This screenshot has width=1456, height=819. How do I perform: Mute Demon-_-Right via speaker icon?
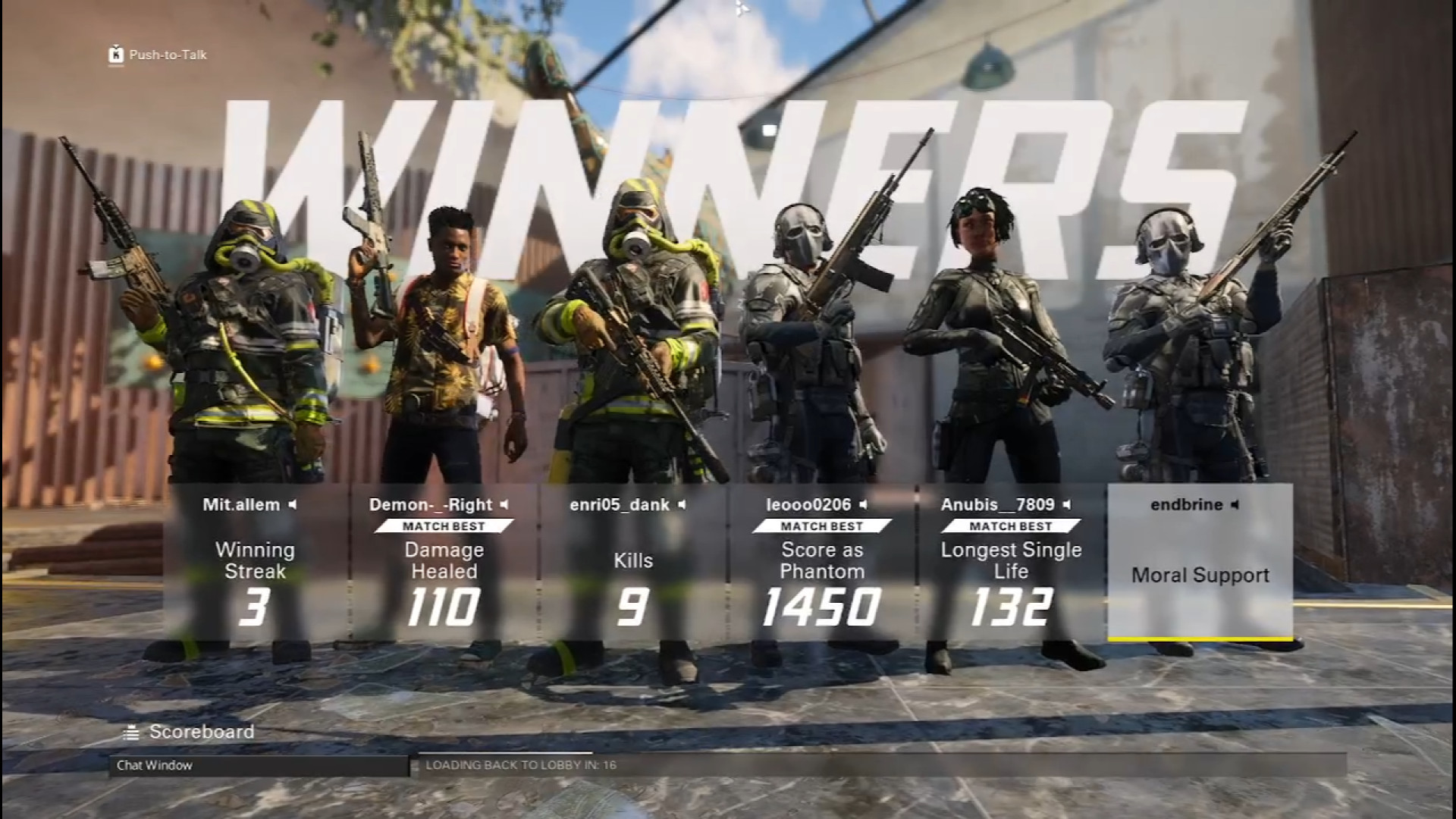coord(504,505)
